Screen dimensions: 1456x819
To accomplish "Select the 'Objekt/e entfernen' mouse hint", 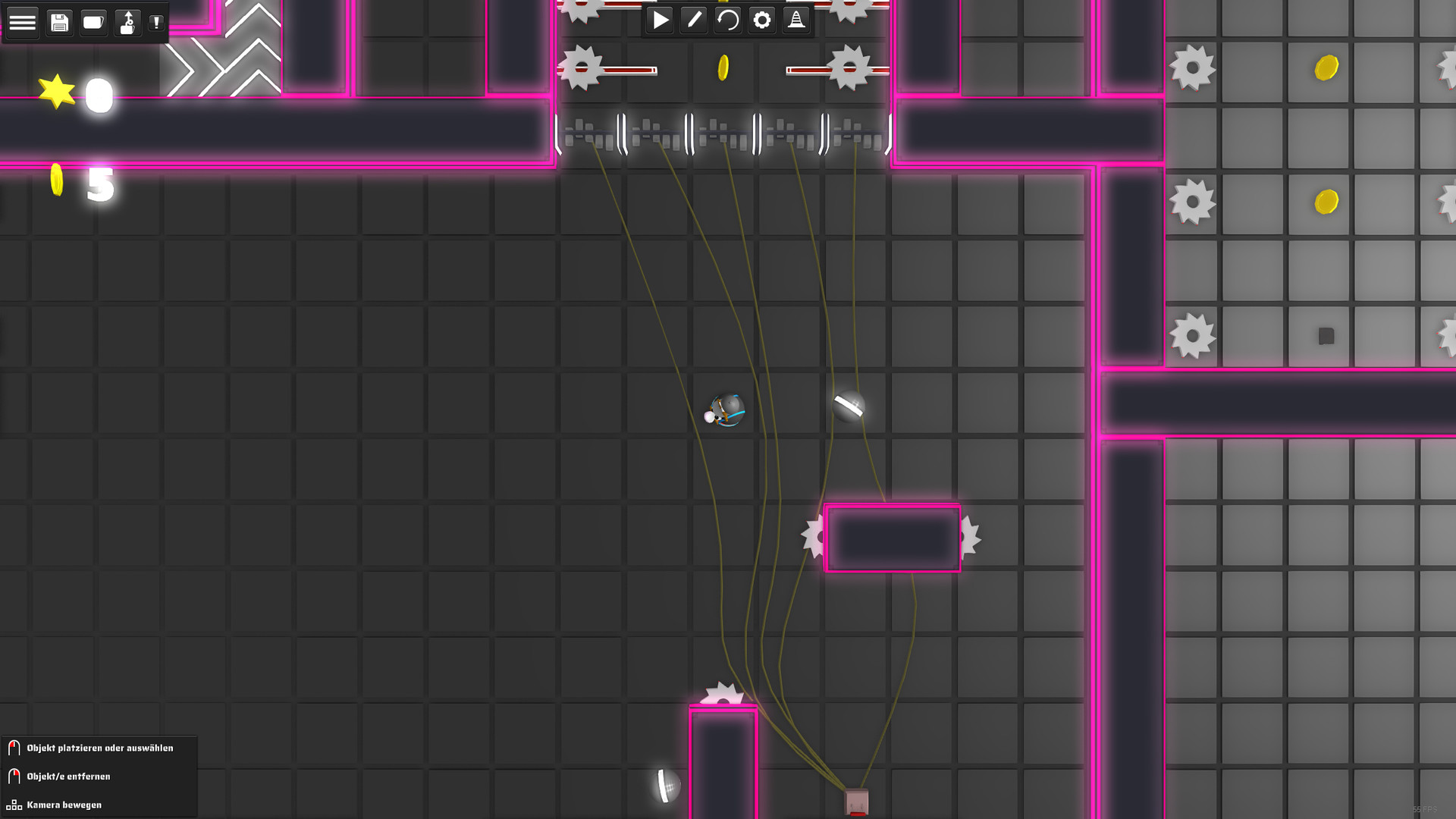I will [x=67, y=776].
